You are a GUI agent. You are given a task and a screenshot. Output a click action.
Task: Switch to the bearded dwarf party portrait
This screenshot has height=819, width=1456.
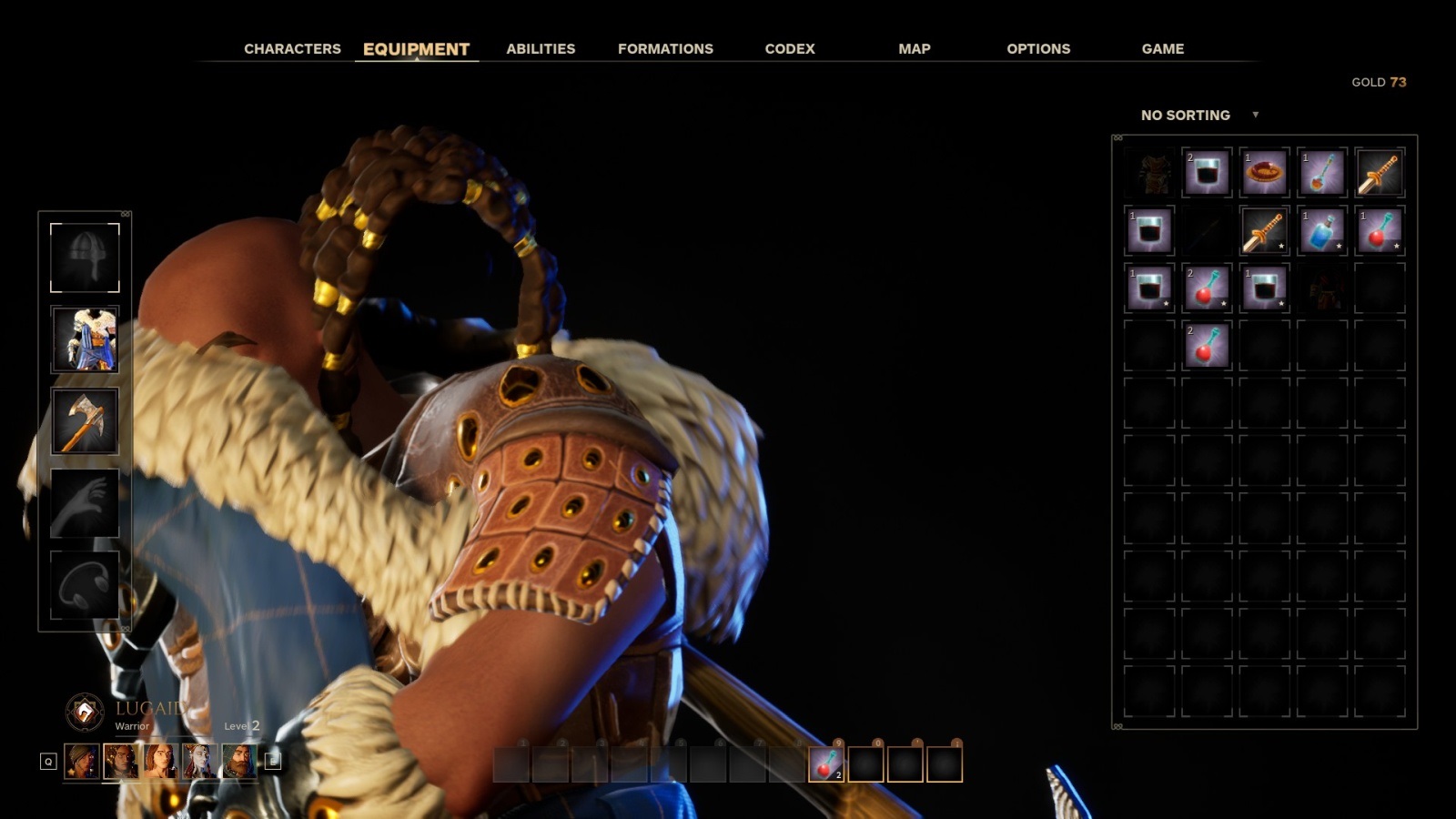point(239,762)
